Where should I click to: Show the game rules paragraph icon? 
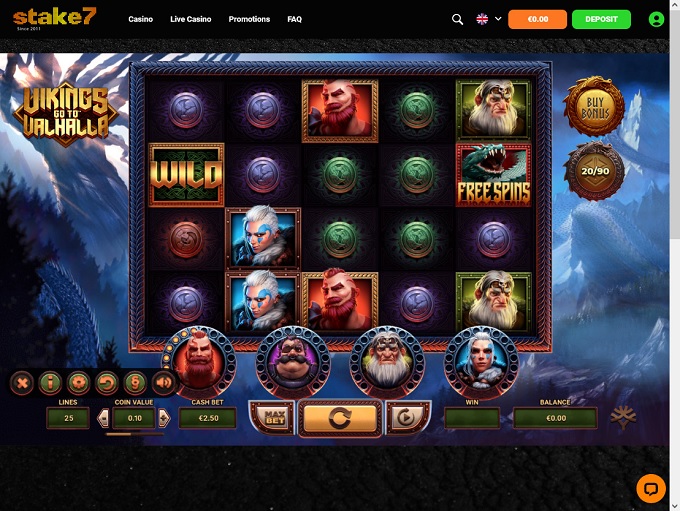pyautogui.click(x=134, y=382)
